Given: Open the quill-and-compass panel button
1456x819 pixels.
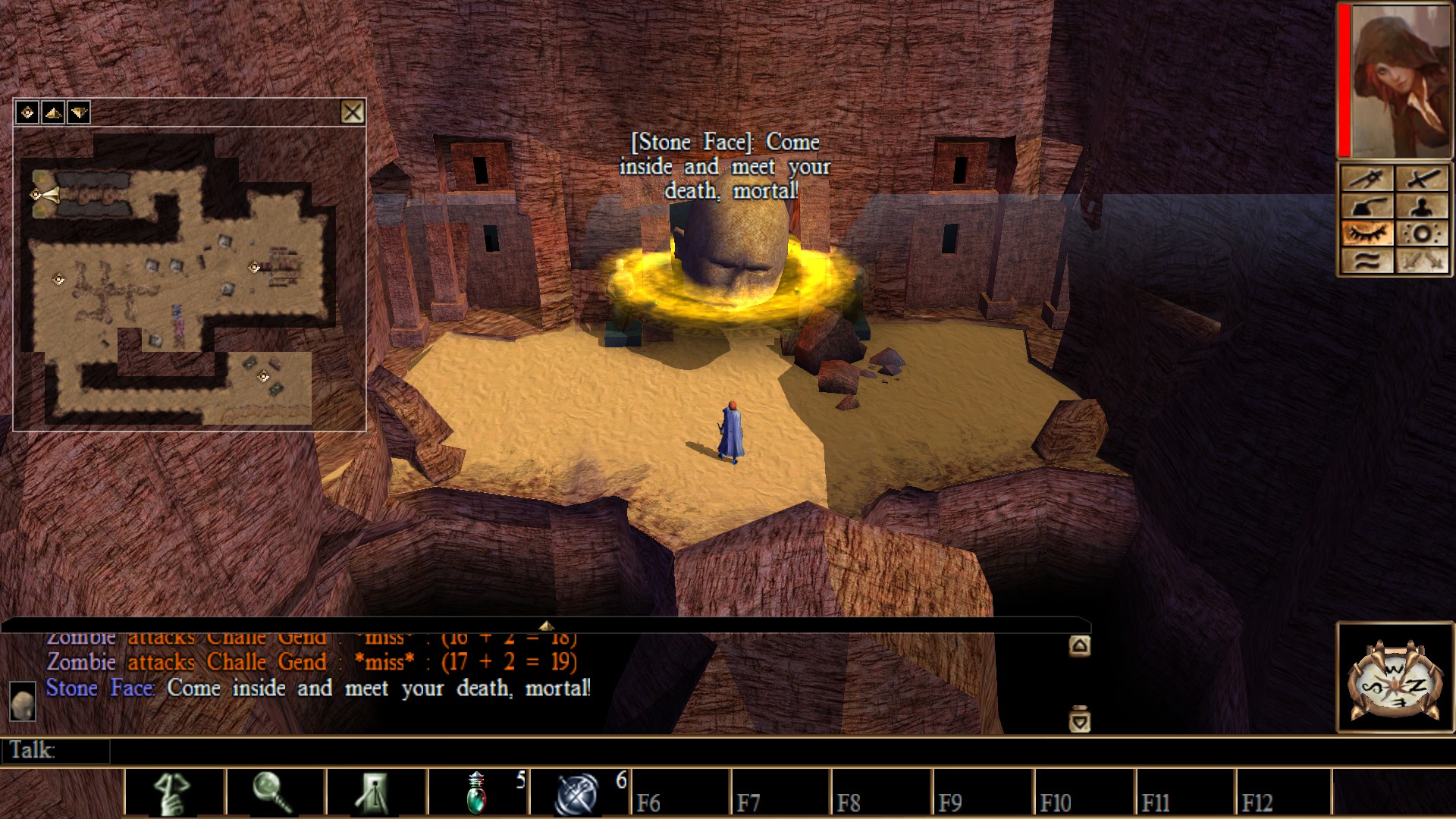Looking at the screenshot, I should click(1367, 179).
